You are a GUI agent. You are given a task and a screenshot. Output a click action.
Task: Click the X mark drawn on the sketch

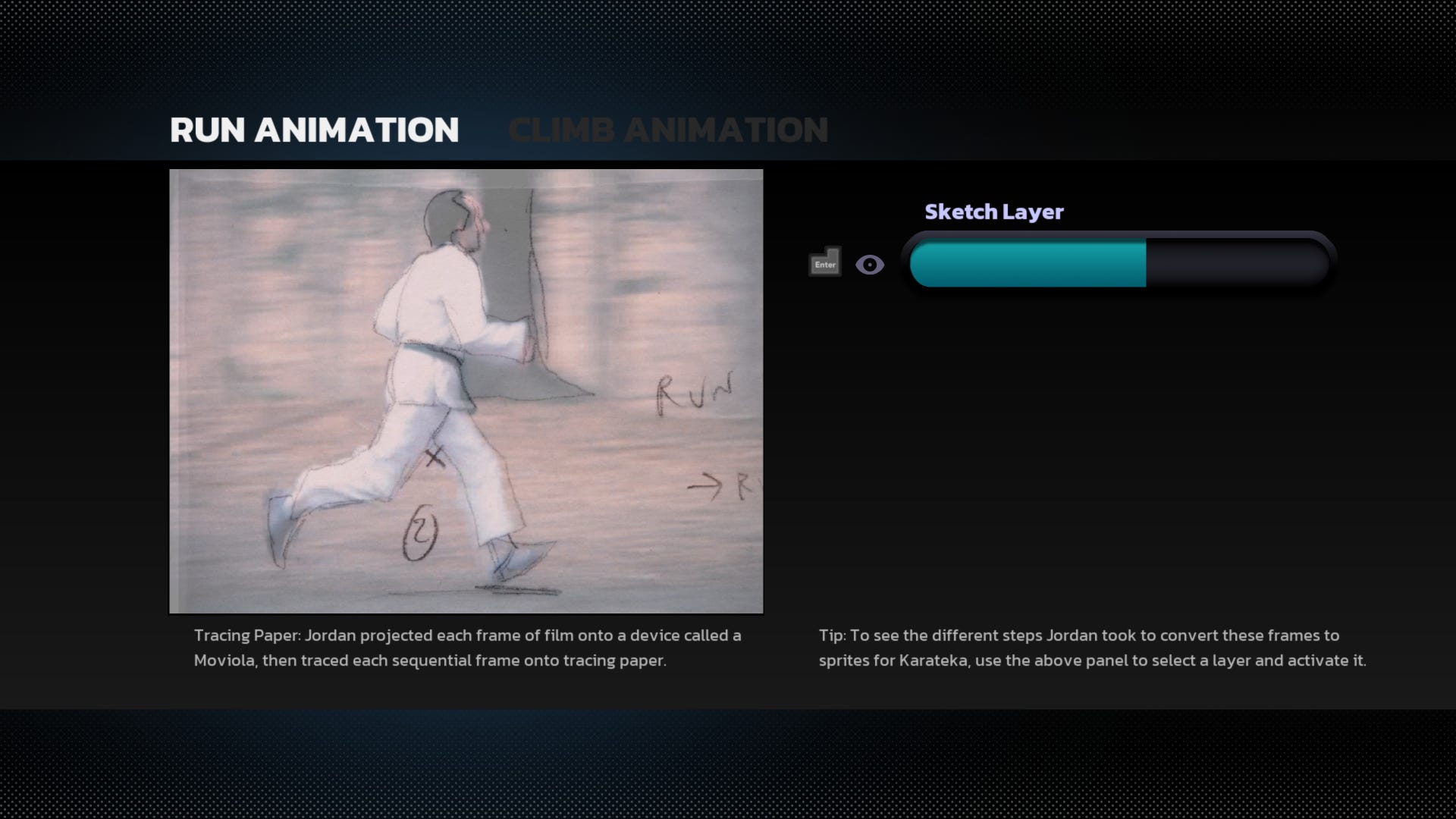point(438,457)
